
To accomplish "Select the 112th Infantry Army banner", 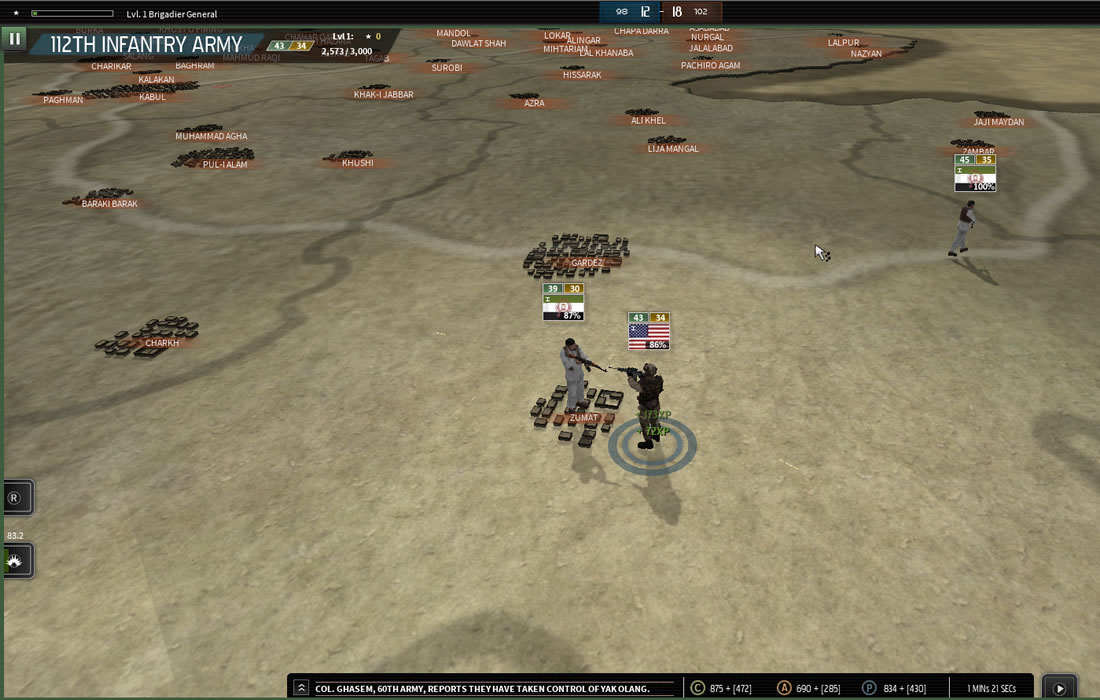I will pos(147,44).
